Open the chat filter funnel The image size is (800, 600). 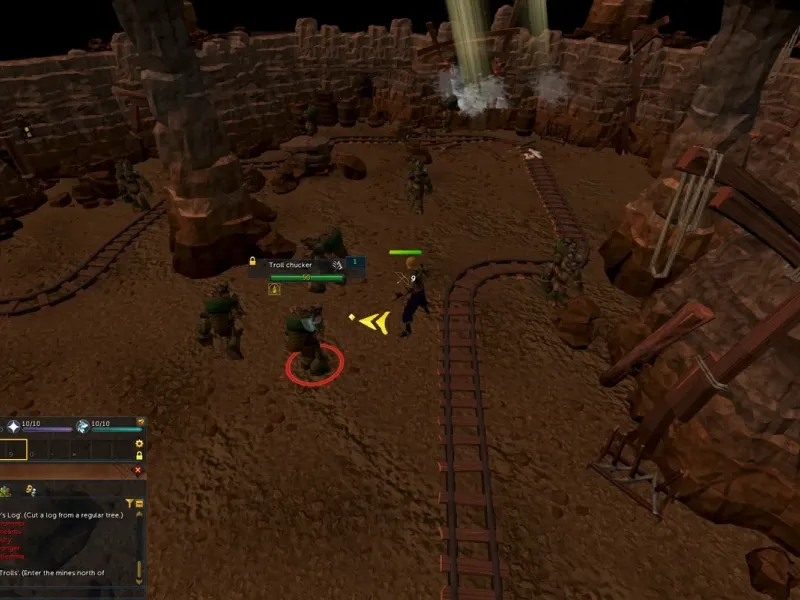coord(130,503)
